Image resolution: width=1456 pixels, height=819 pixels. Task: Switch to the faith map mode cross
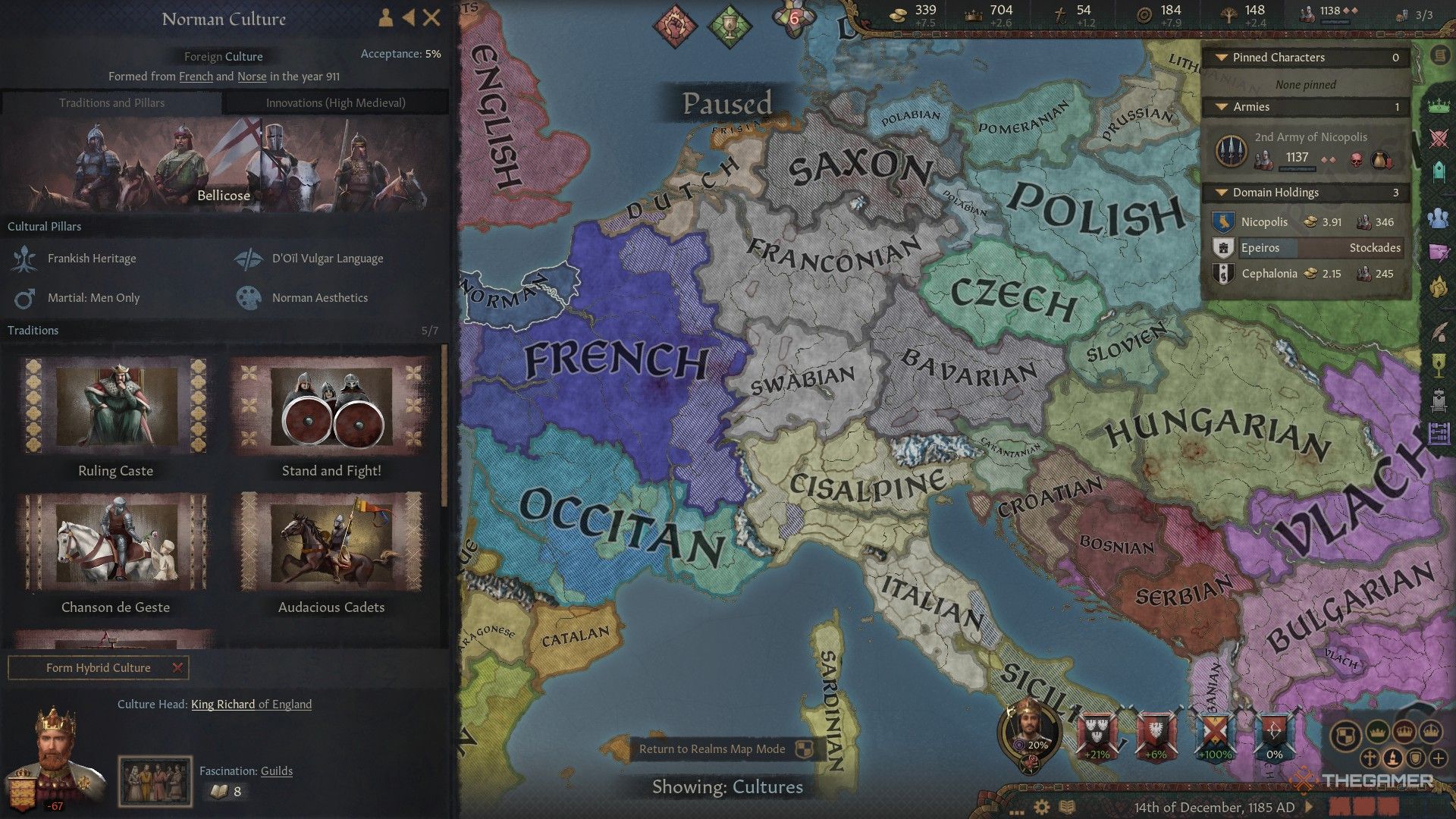(1370, 758)
